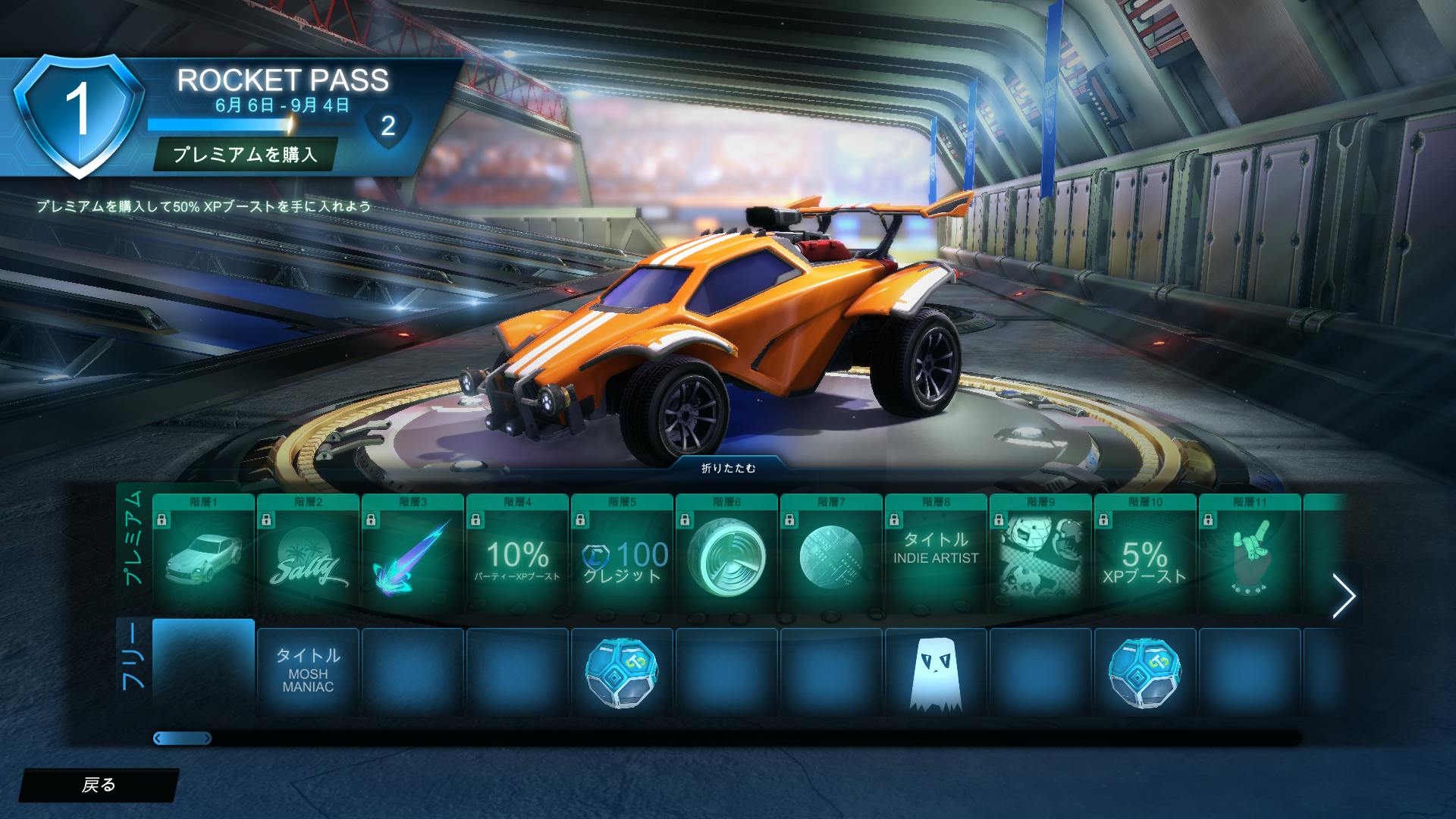Collapse the reward panel via 折りたたむ
The image size is (1456, 819).
728,468
